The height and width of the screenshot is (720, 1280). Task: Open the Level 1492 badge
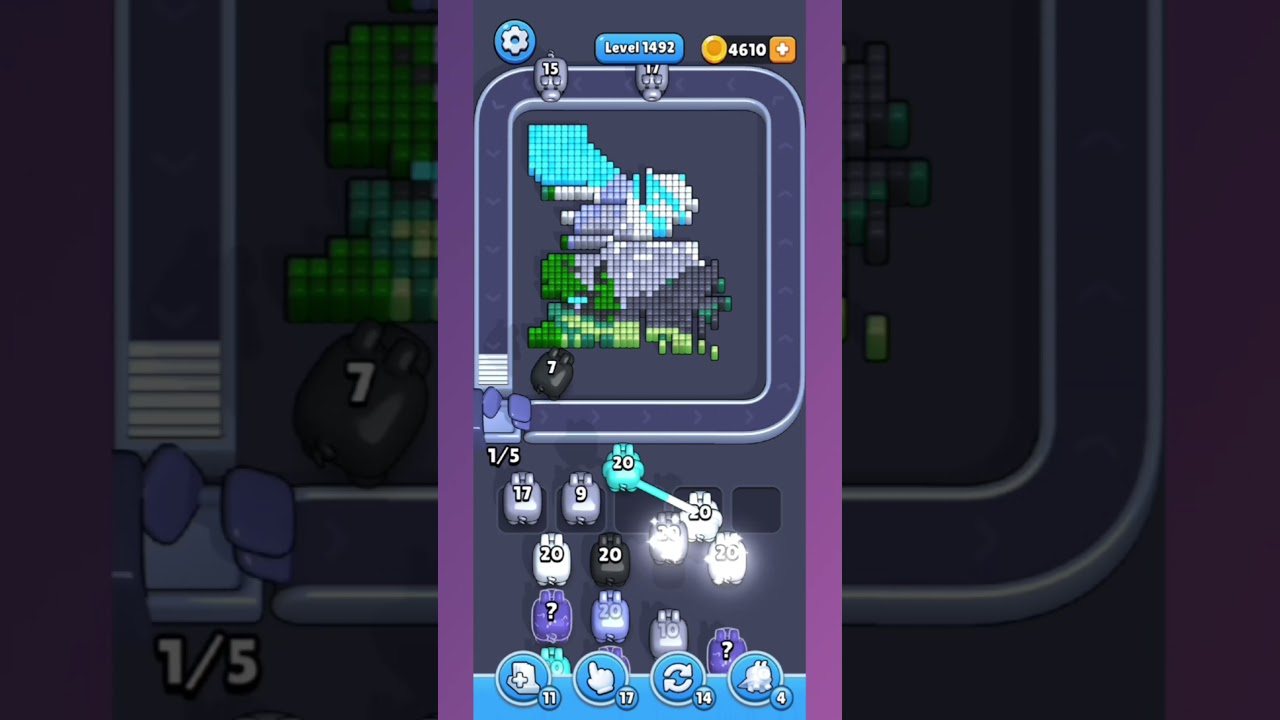click(639, 47)
